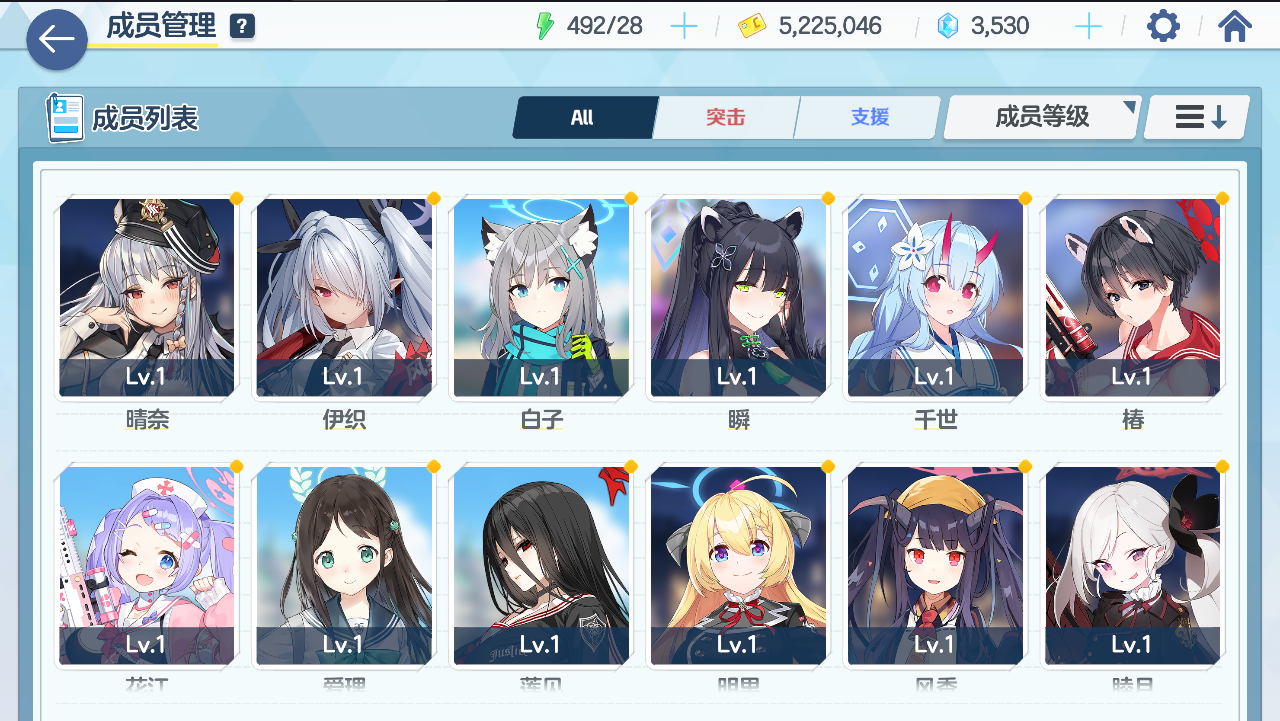The image size is (1280, 721).
Task: Open the settings gear icon
Action: point(1162,25)
